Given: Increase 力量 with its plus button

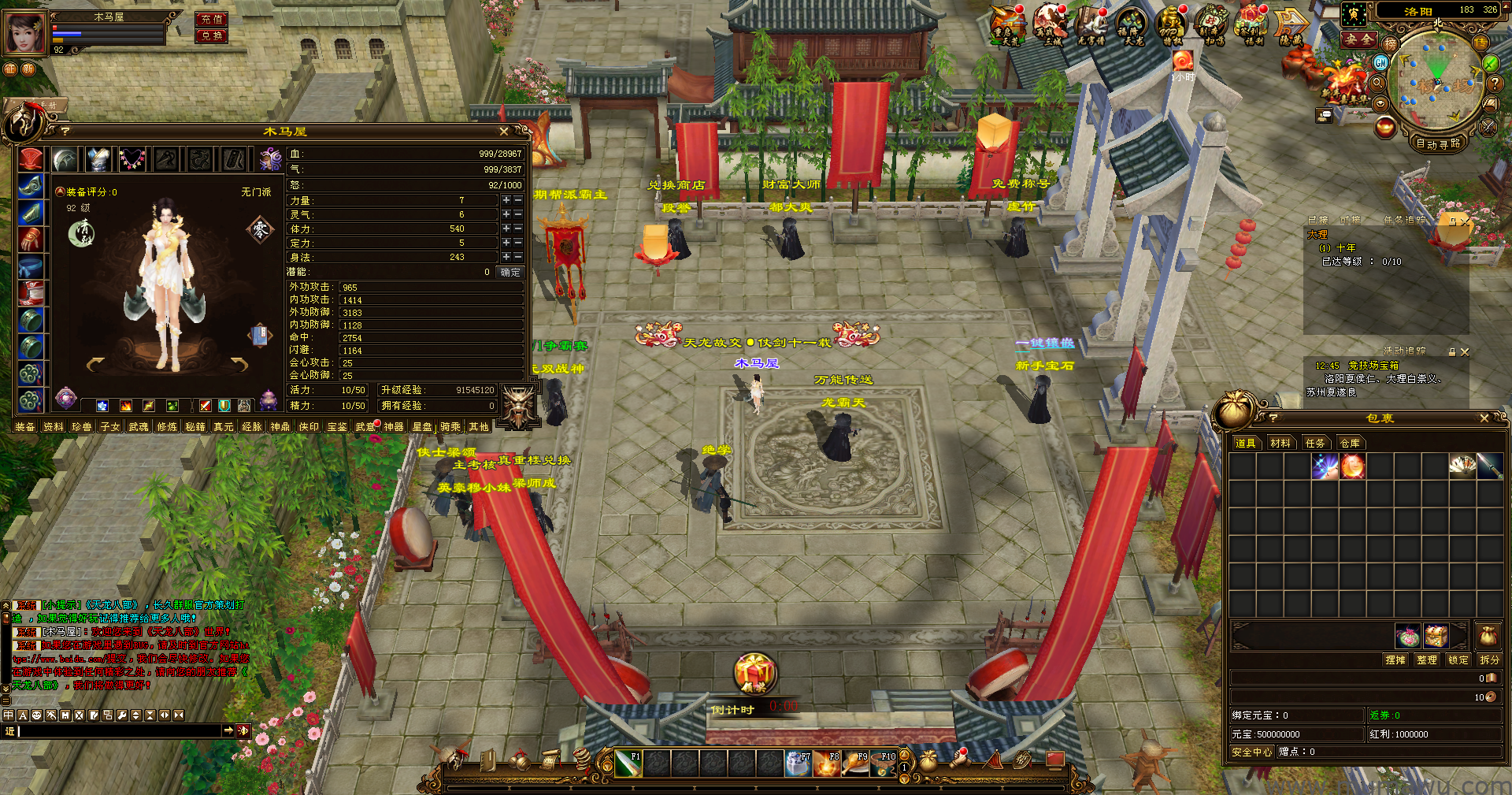Looking at the screenshot, I should pyautogui.click(x=506, y=201).
